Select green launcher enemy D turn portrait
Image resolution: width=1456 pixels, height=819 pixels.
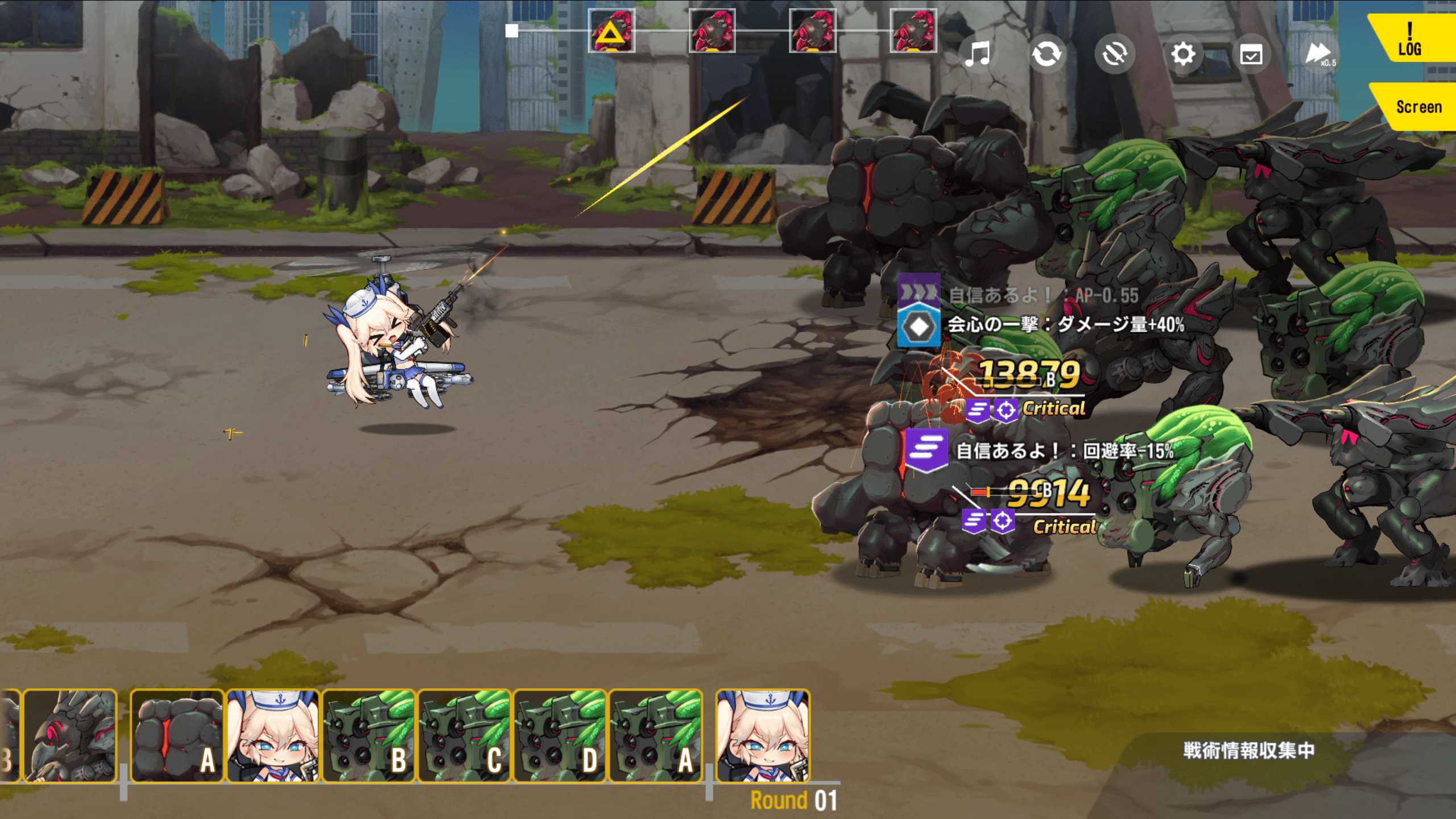560,736
